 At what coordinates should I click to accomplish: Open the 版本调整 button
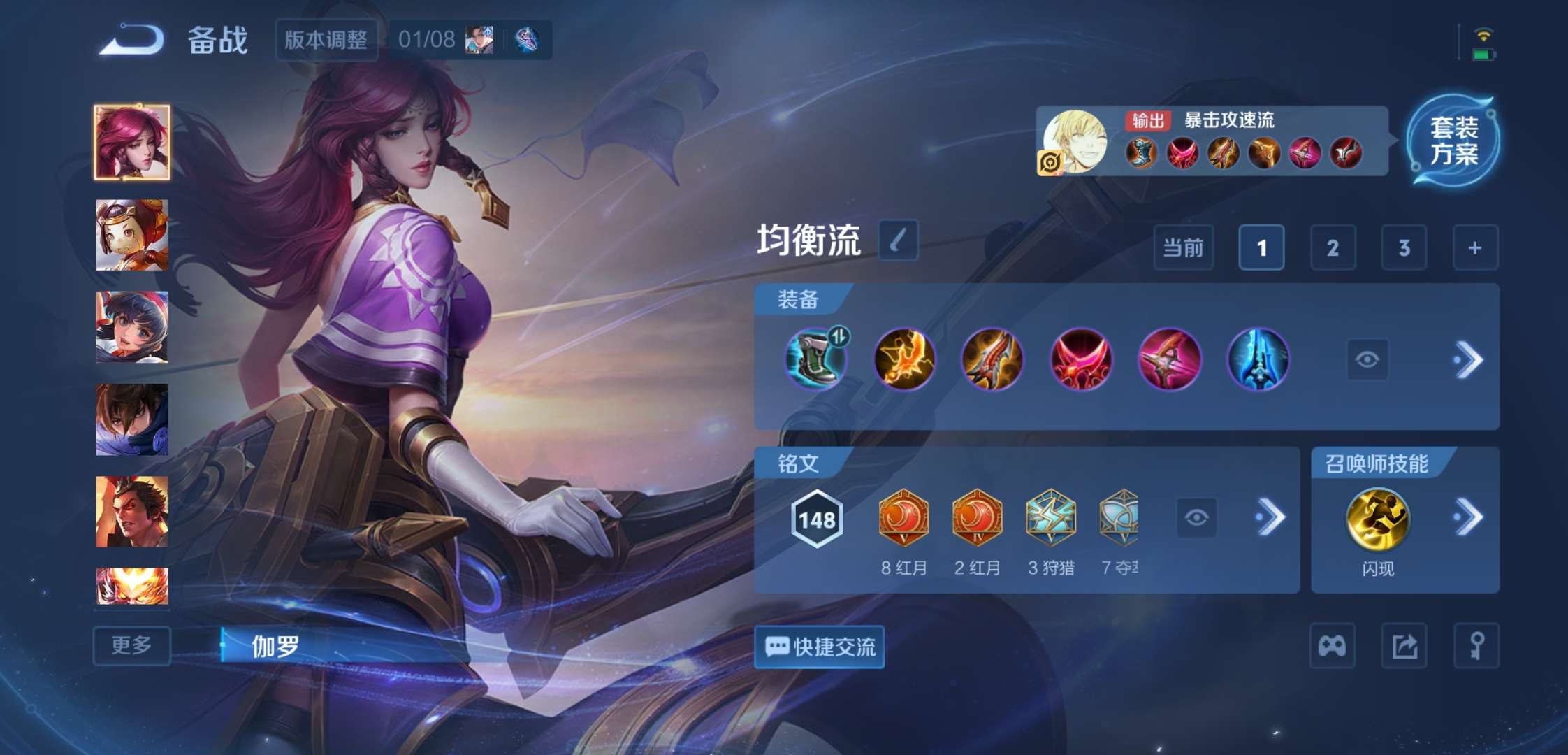click(327, 41)
